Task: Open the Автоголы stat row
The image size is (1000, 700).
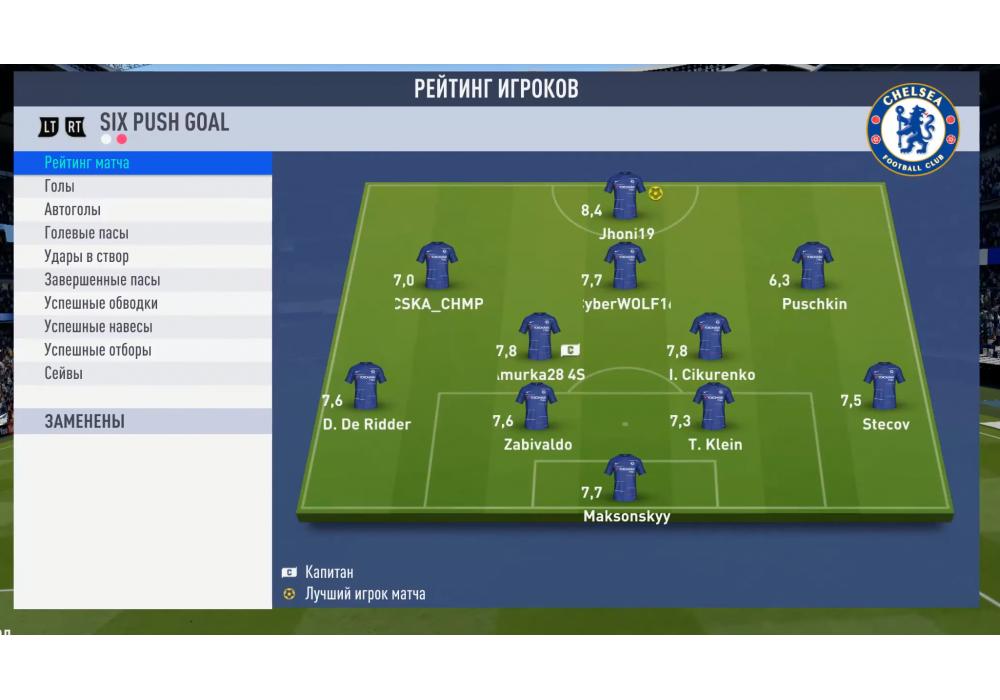Action: pyautogui.click(x=142, y=210)
